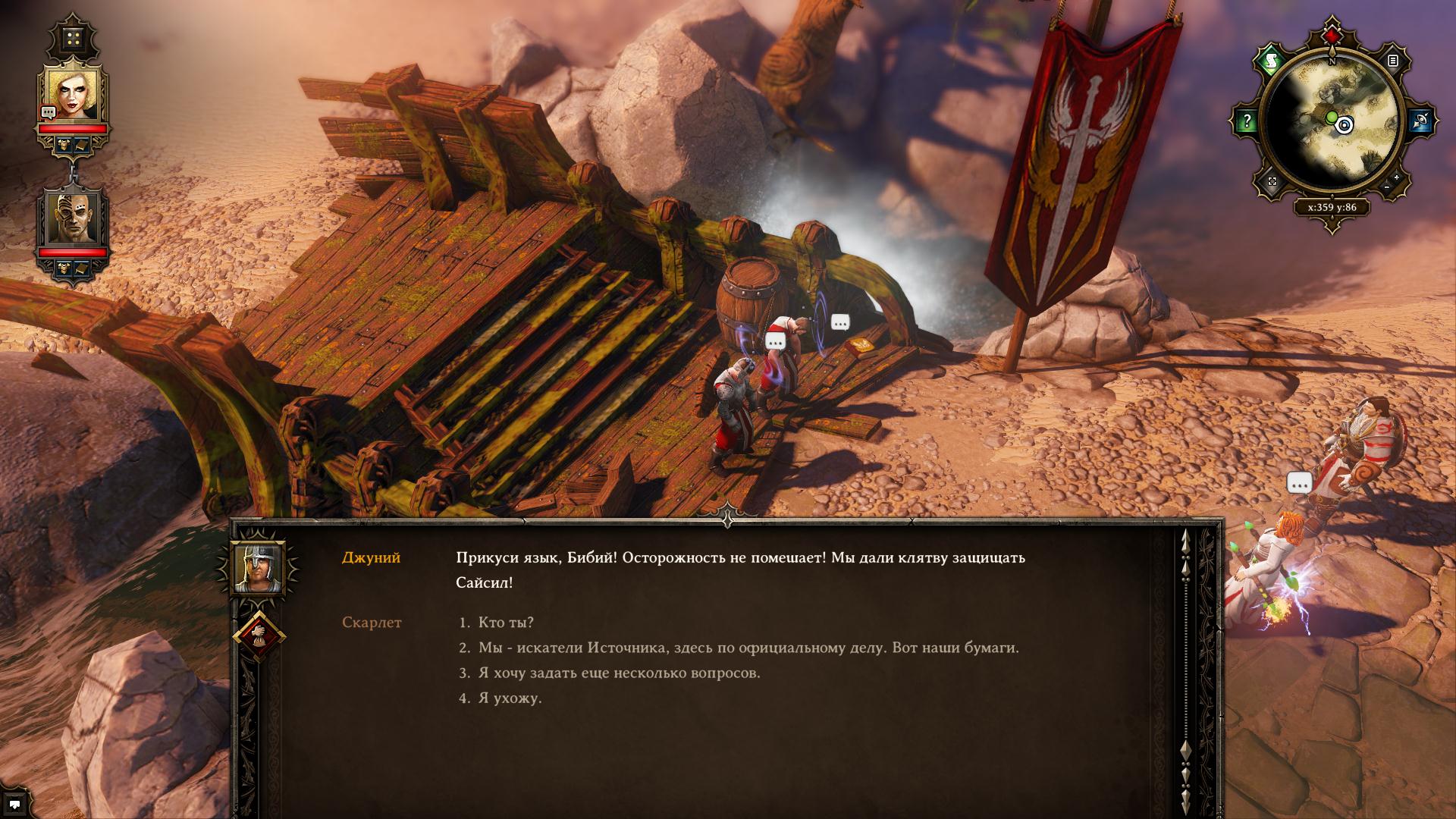The width and height of the screenshot is (1456, 819).
Task: Open the tattooed man's armor equipment icon
Action: tap(64, 267)
